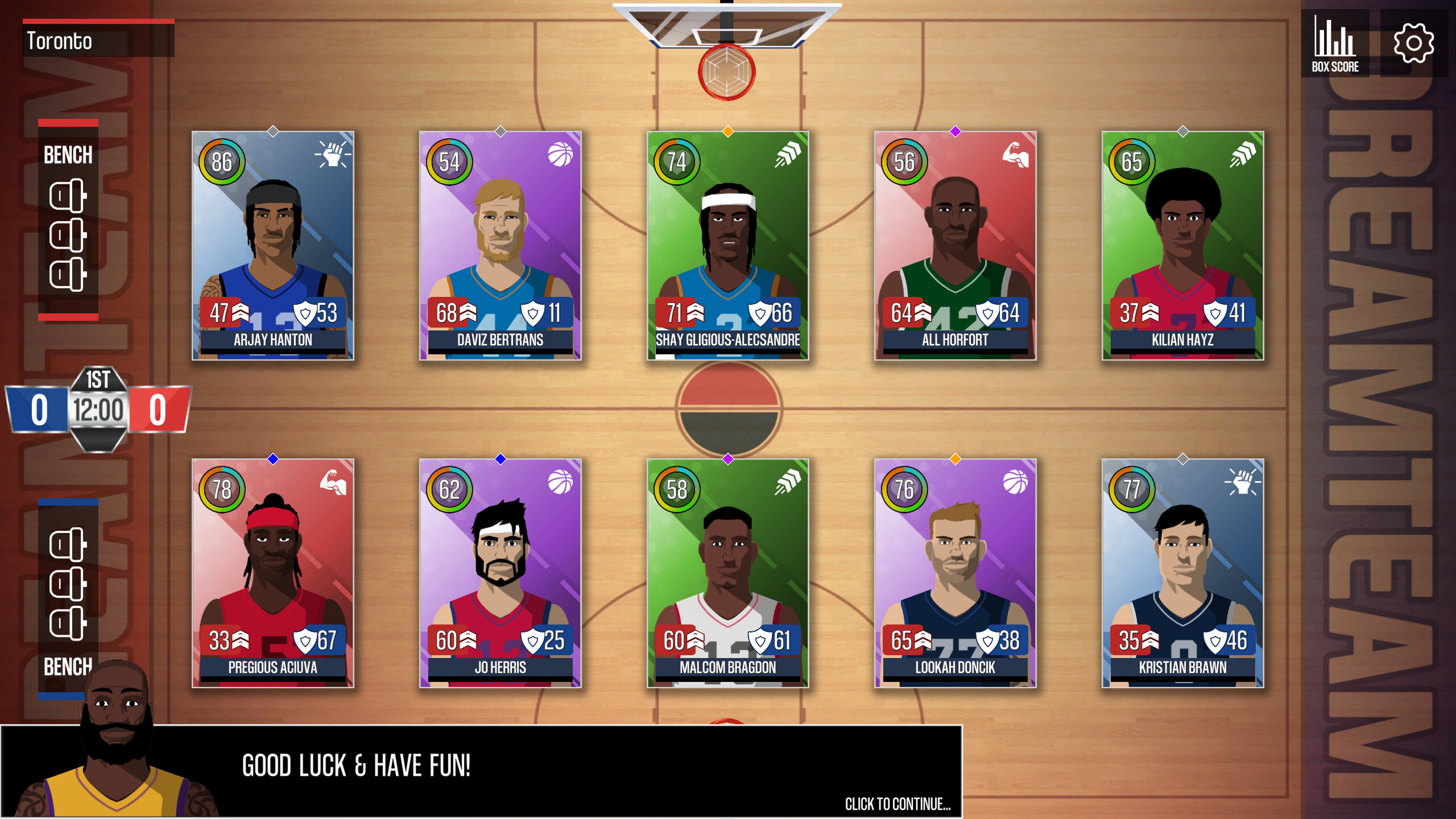
Task: Click the GOOD LUCK & HAVE FUN message box
Action: click(x=357, y=764)
